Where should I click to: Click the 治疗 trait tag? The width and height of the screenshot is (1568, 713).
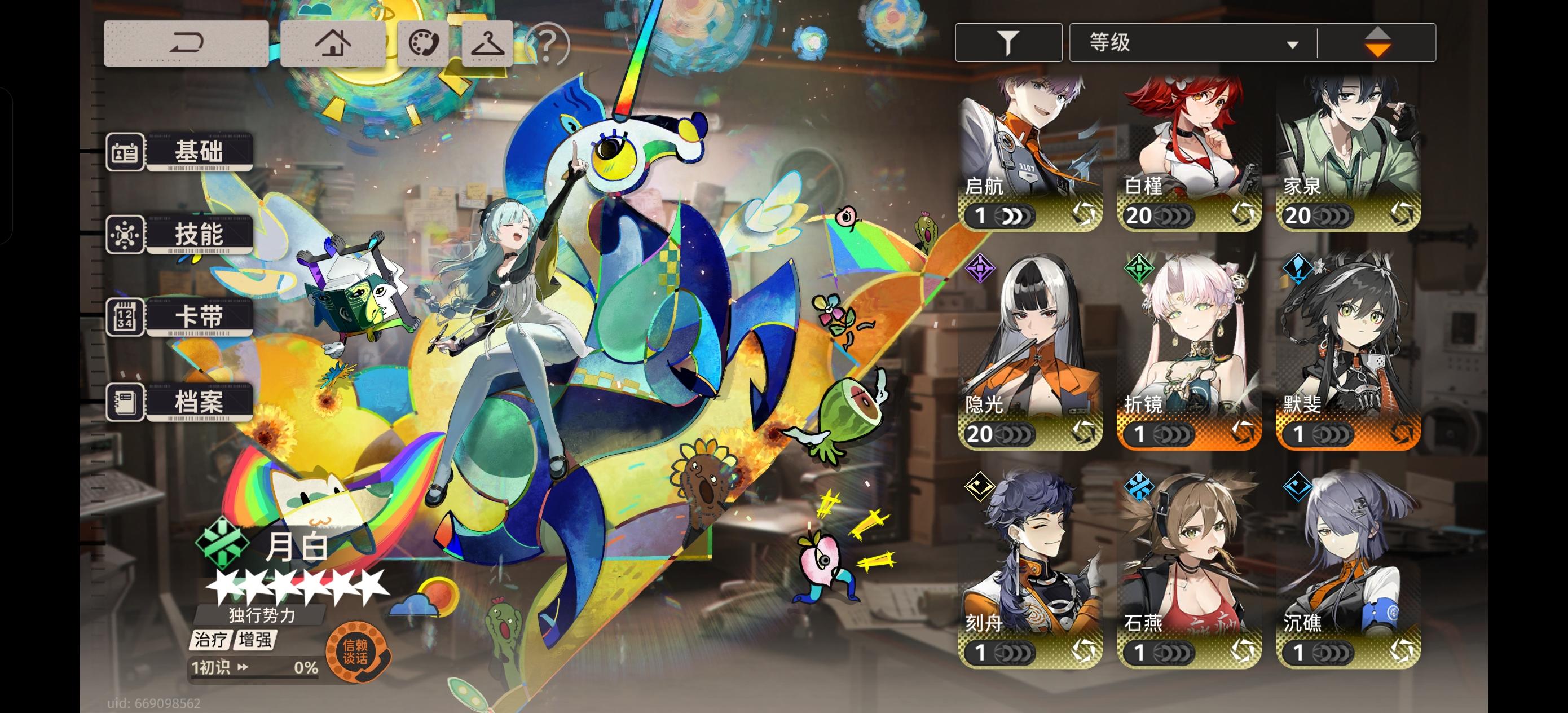pyautogui.click(x=210, y=640)
